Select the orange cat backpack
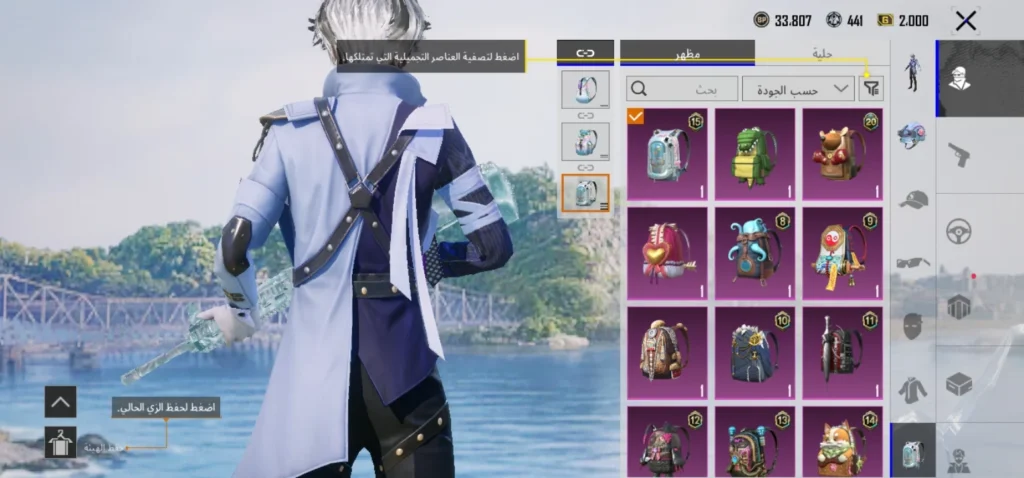 842,442
